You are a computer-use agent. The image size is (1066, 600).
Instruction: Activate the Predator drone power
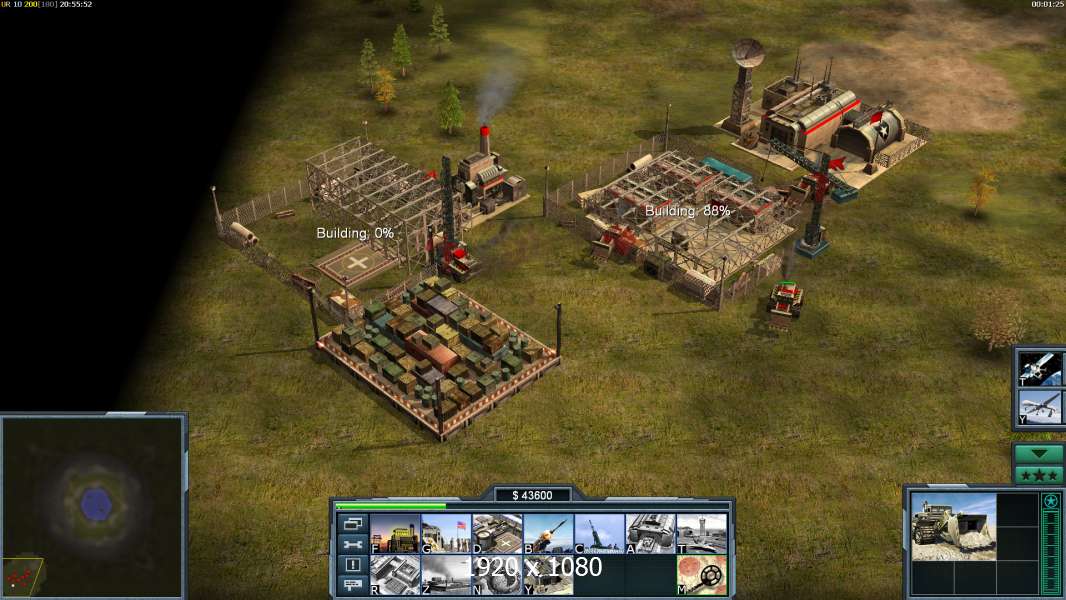(x=1038, y=407)
